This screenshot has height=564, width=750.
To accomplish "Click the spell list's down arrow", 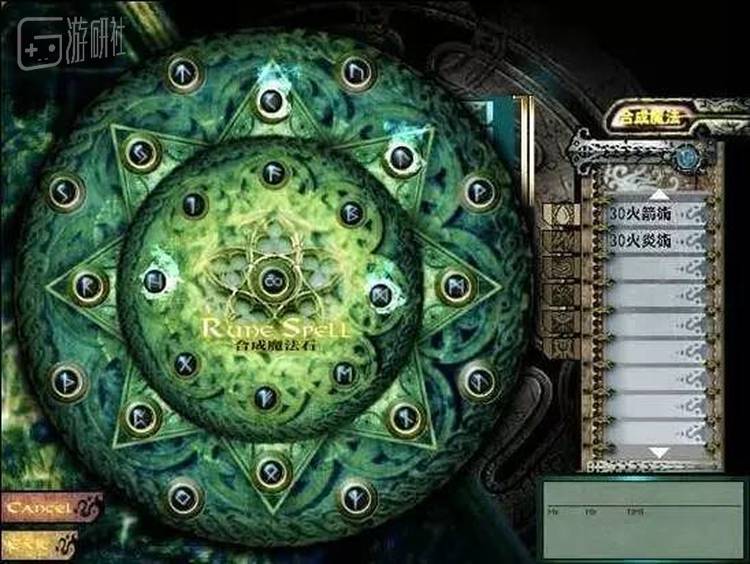I will coord(659,453).
